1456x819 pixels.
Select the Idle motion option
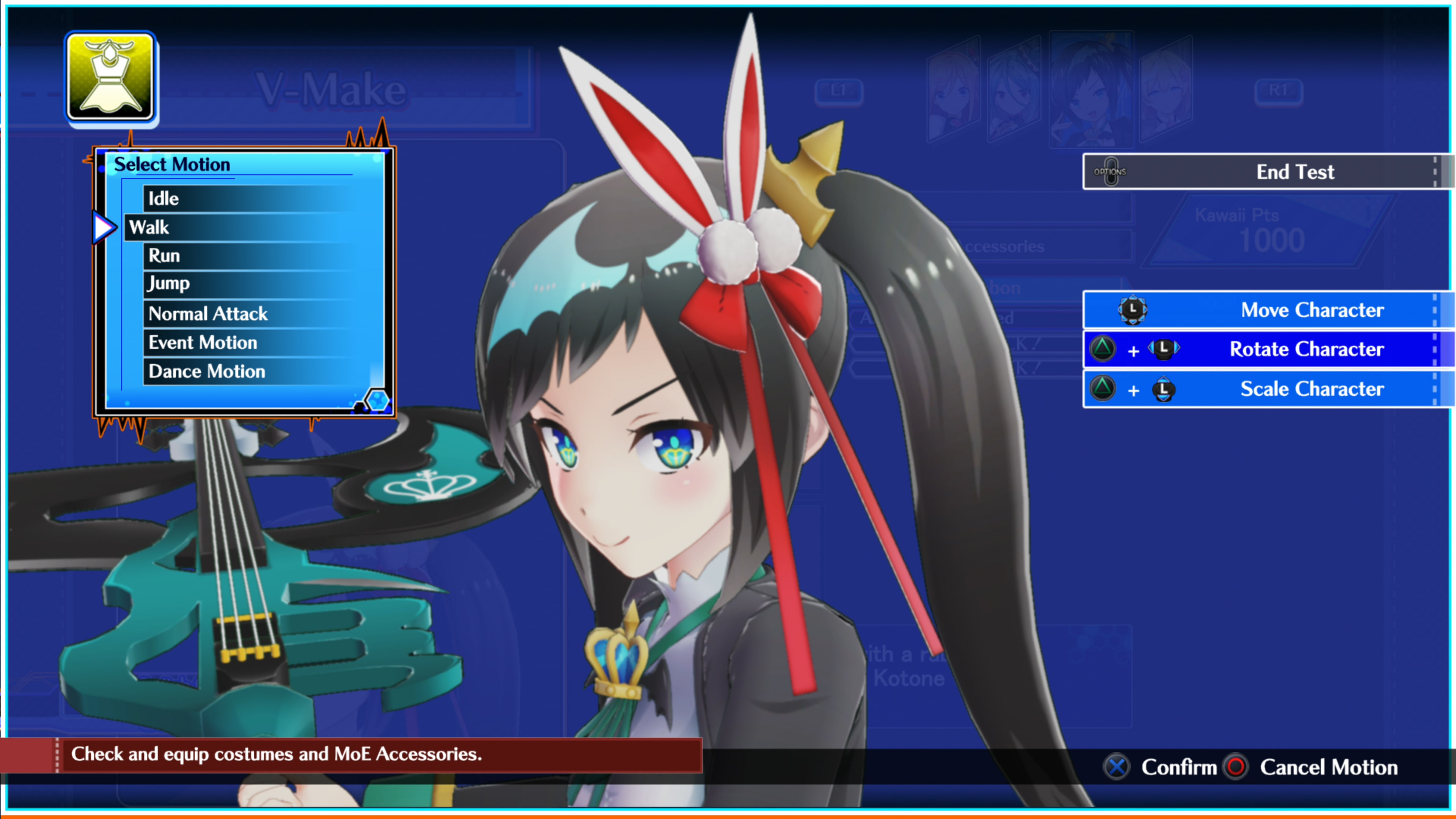[x=163, y=198]
